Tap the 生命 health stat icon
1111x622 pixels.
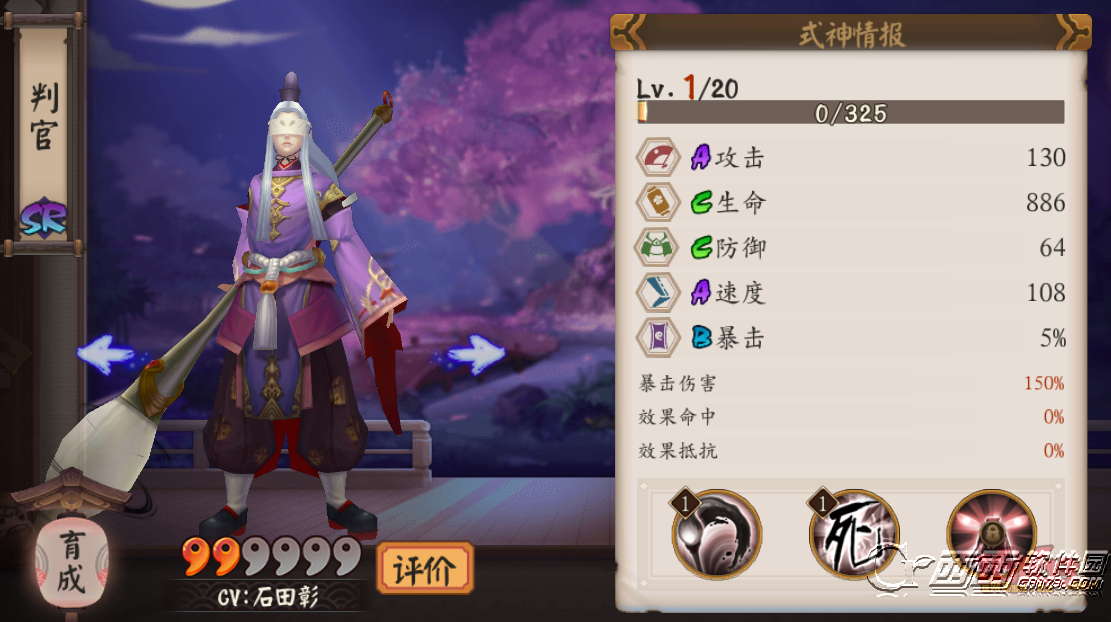pyautogui.click(x=659, y=203)
